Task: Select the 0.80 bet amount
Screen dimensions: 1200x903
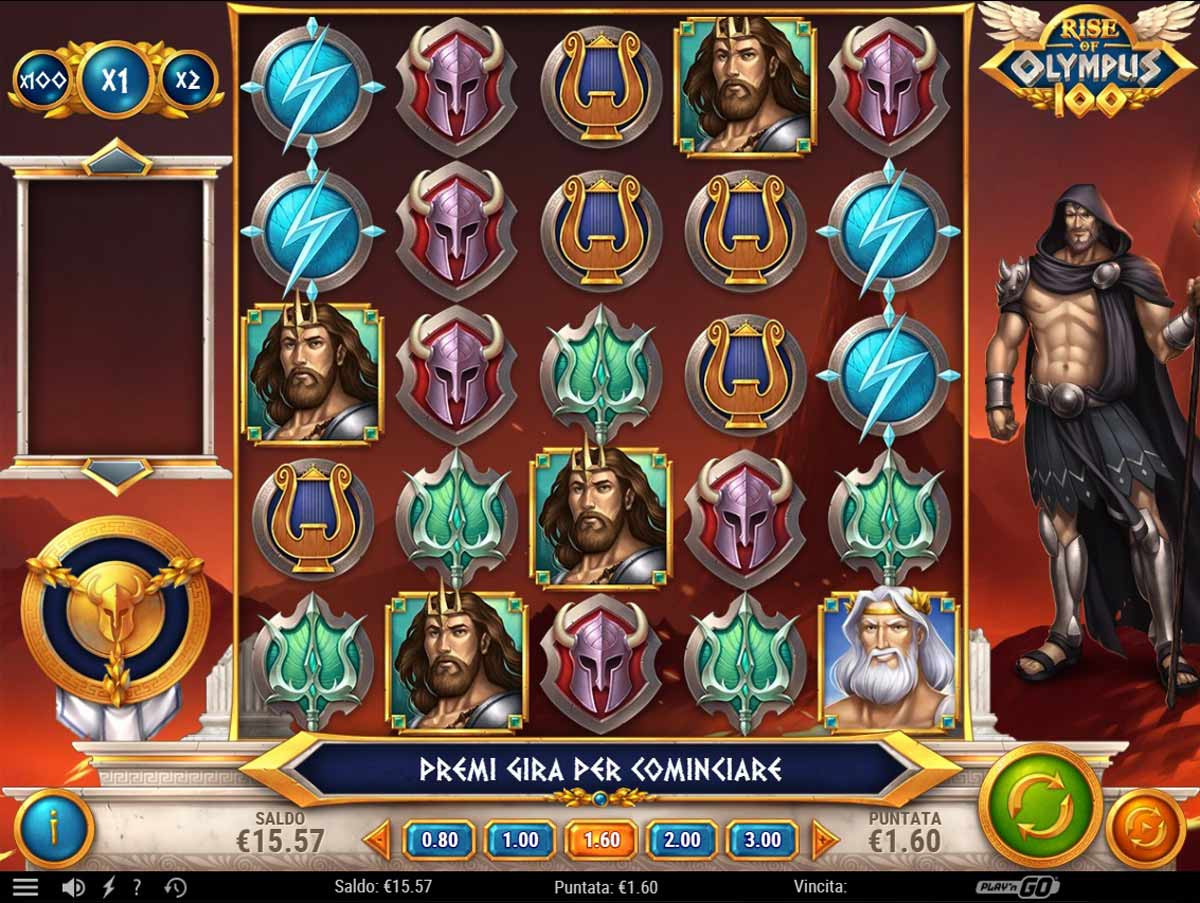Action: 439,840
